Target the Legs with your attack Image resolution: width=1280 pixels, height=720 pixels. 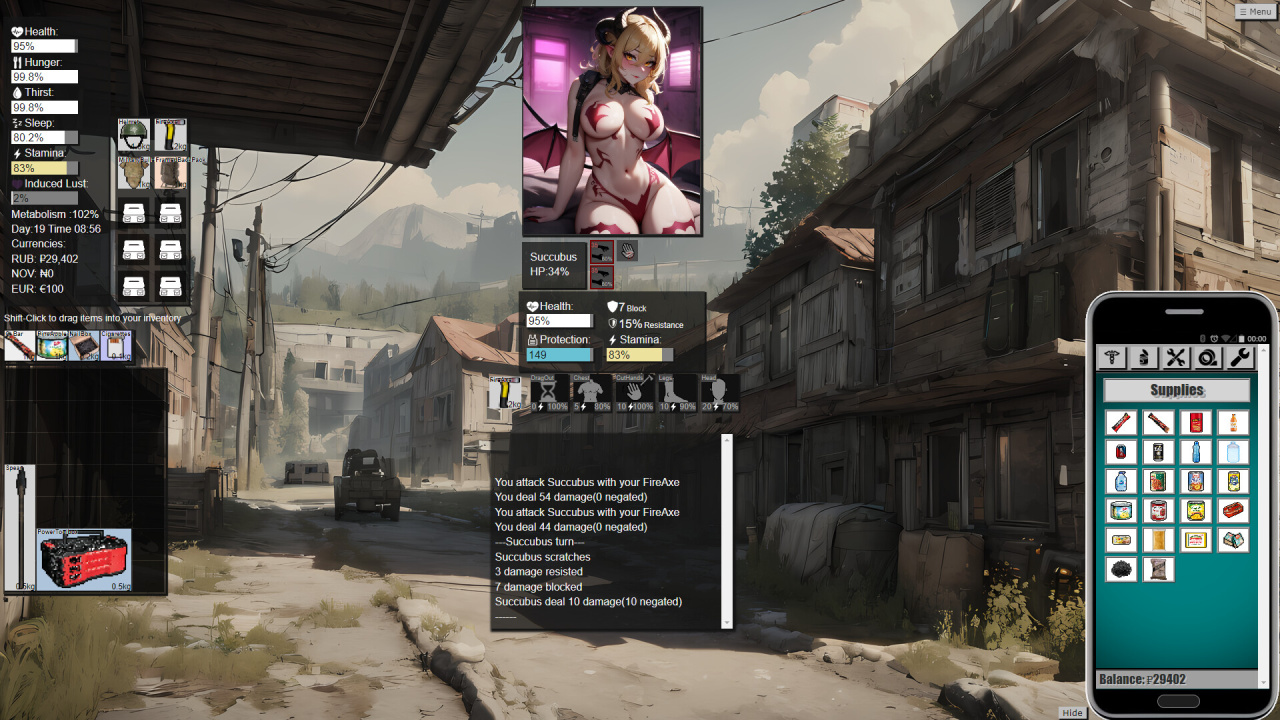point(677,392)
